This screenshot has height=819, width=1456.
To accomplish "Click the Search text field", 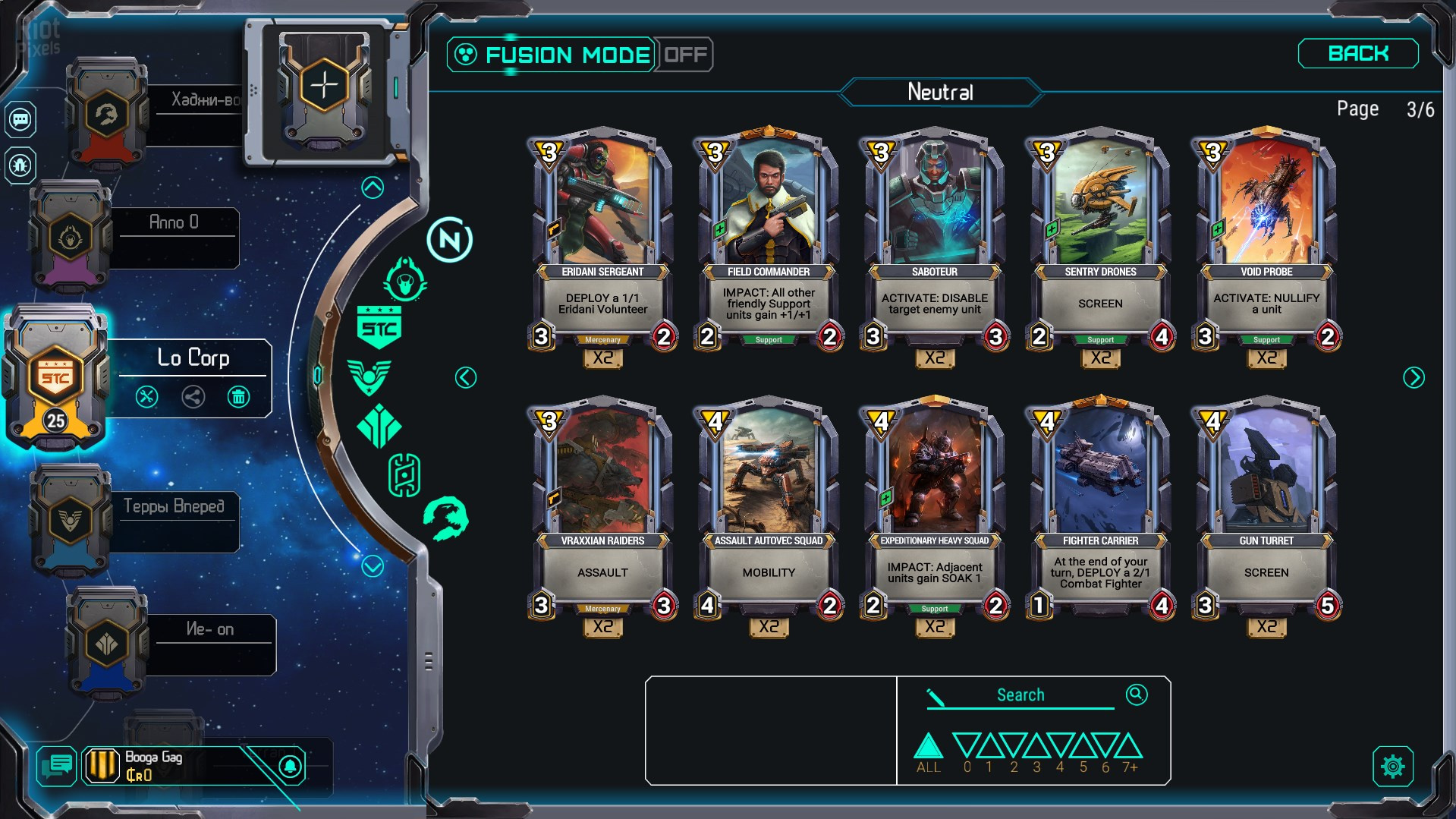I will 1020,695.
